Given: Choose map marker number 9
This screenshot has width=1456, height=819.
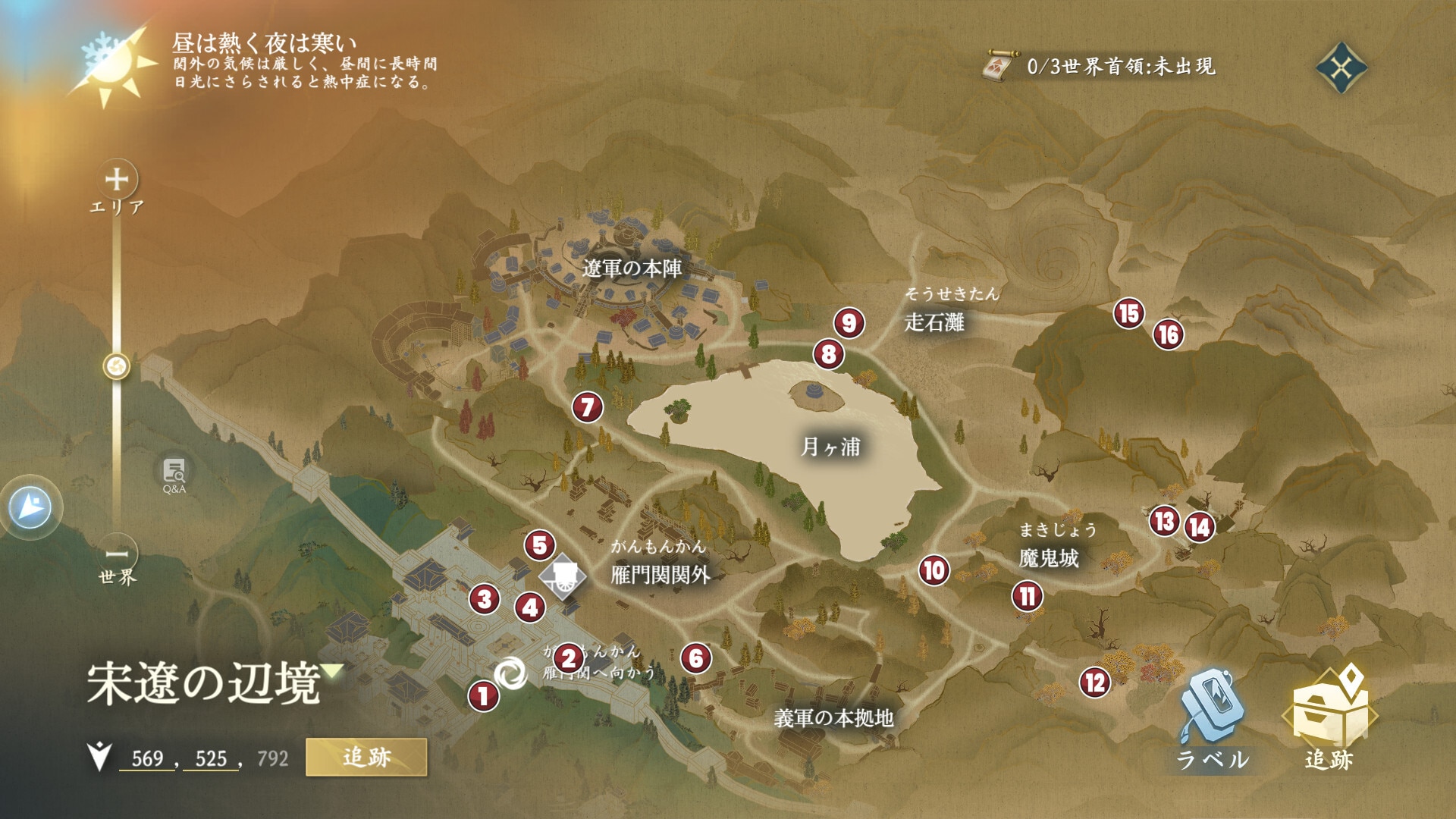Looking at the screenshot, I should tap(849, 323).
